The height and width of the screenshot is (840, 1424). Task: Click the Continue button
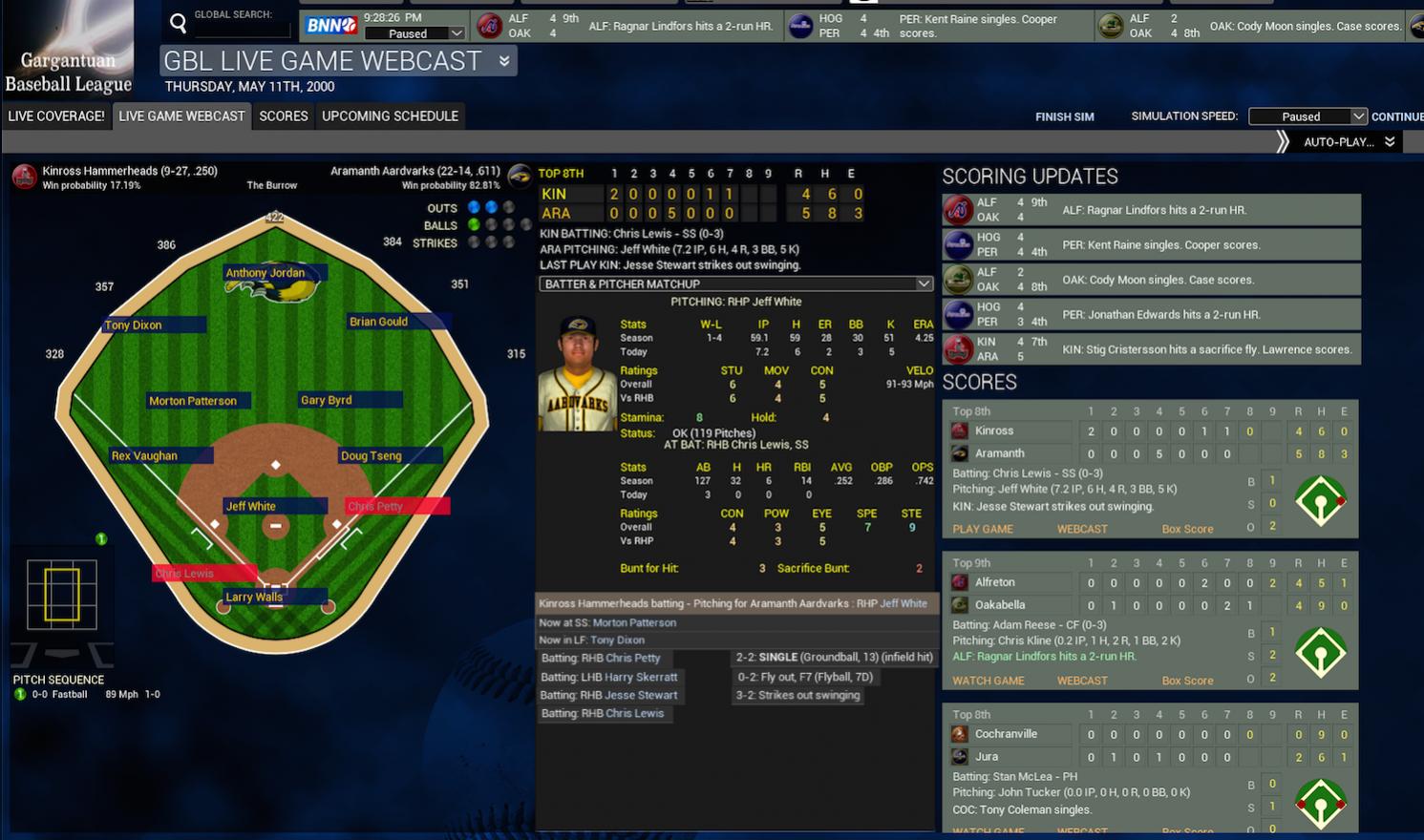click(x=1396, y=116)
